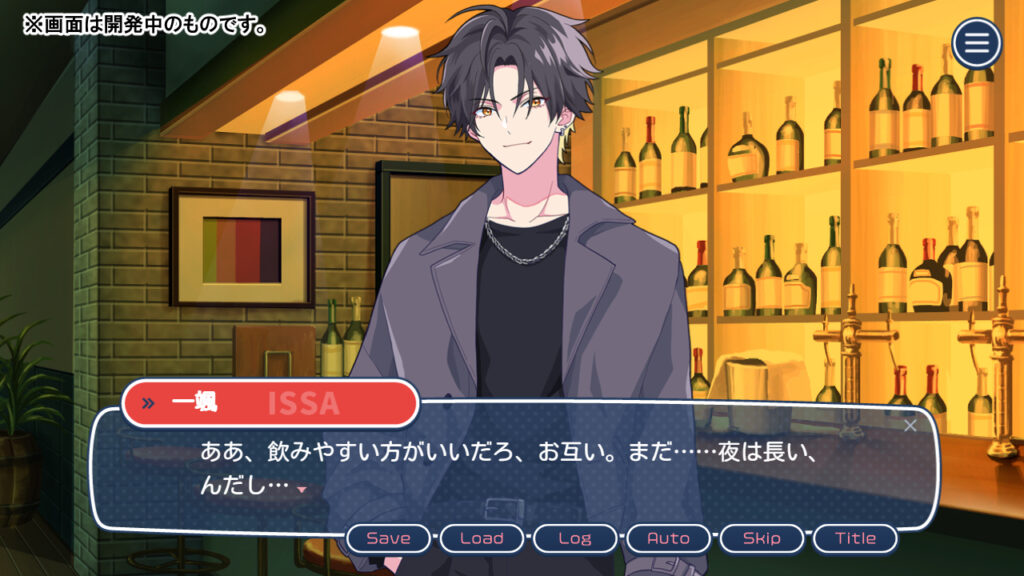
Task: Show the dialogue Log
Action: pos(574,538)
